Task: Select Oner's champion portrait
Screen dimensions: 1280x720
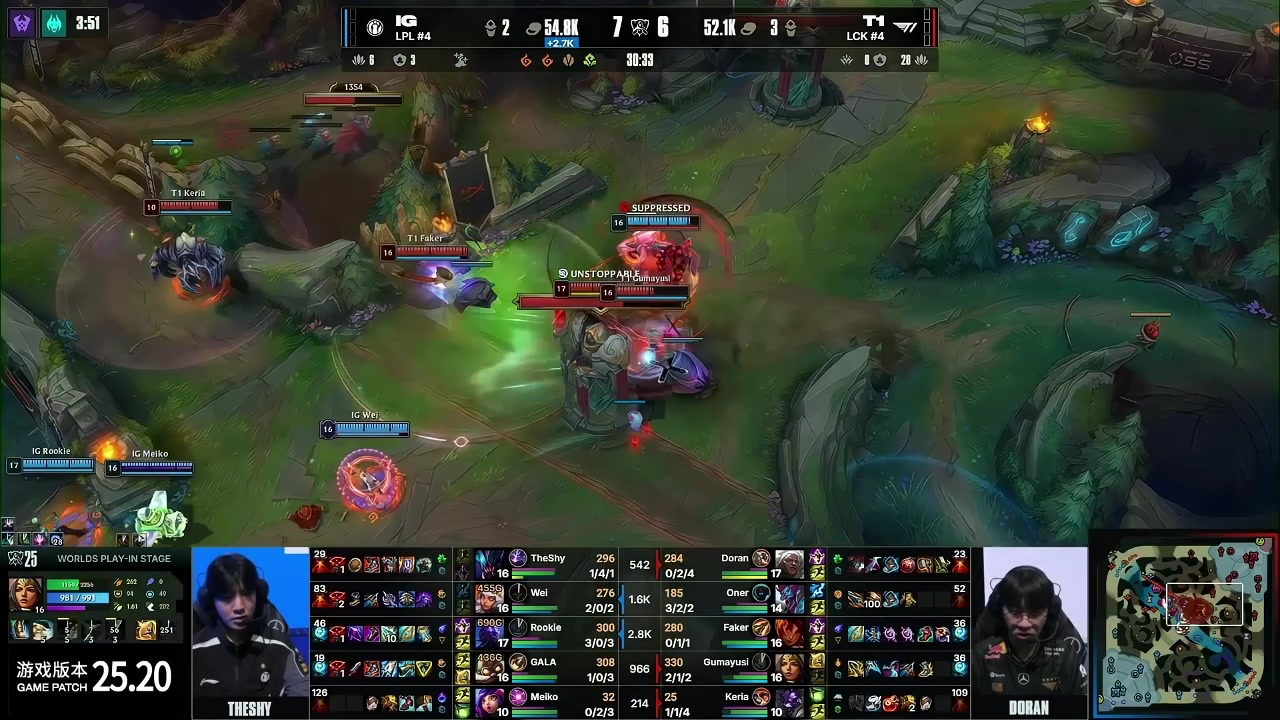Action: coord(789,599)
